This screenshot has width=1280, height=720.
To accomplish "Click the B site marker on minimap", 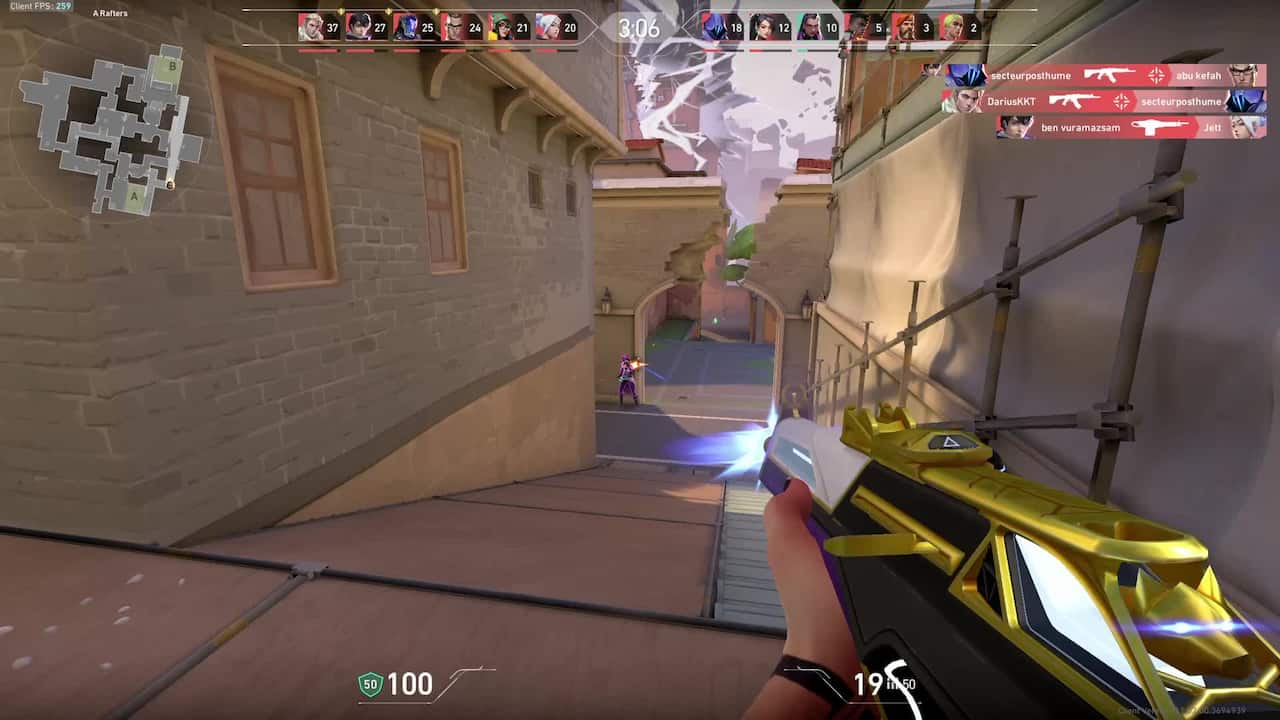I will 173,66.
